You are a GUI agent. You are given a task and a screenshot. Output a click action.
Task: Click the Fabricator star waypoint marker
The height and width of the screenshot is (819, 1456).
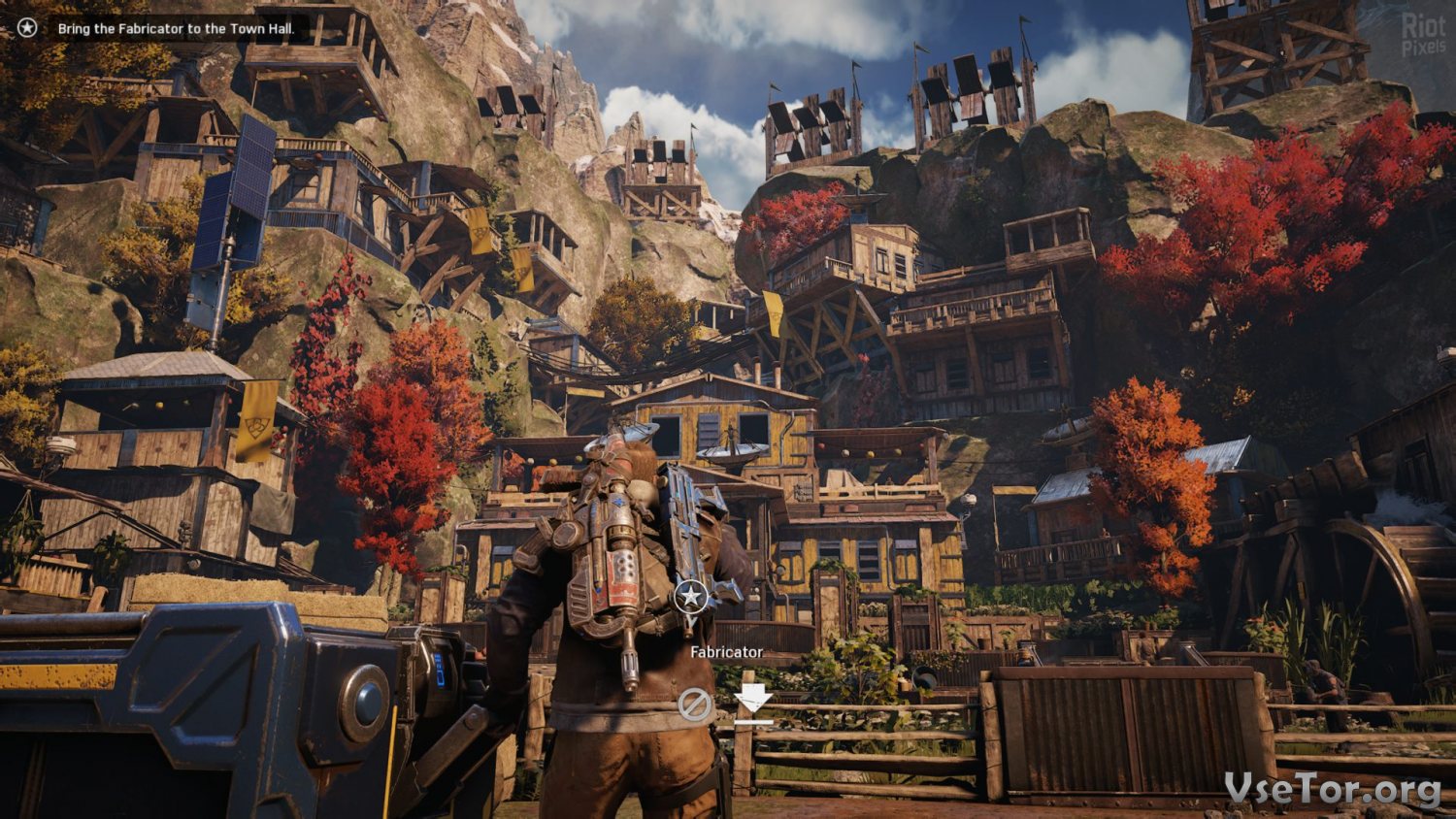pyautogui.click(x=690, y=596)
